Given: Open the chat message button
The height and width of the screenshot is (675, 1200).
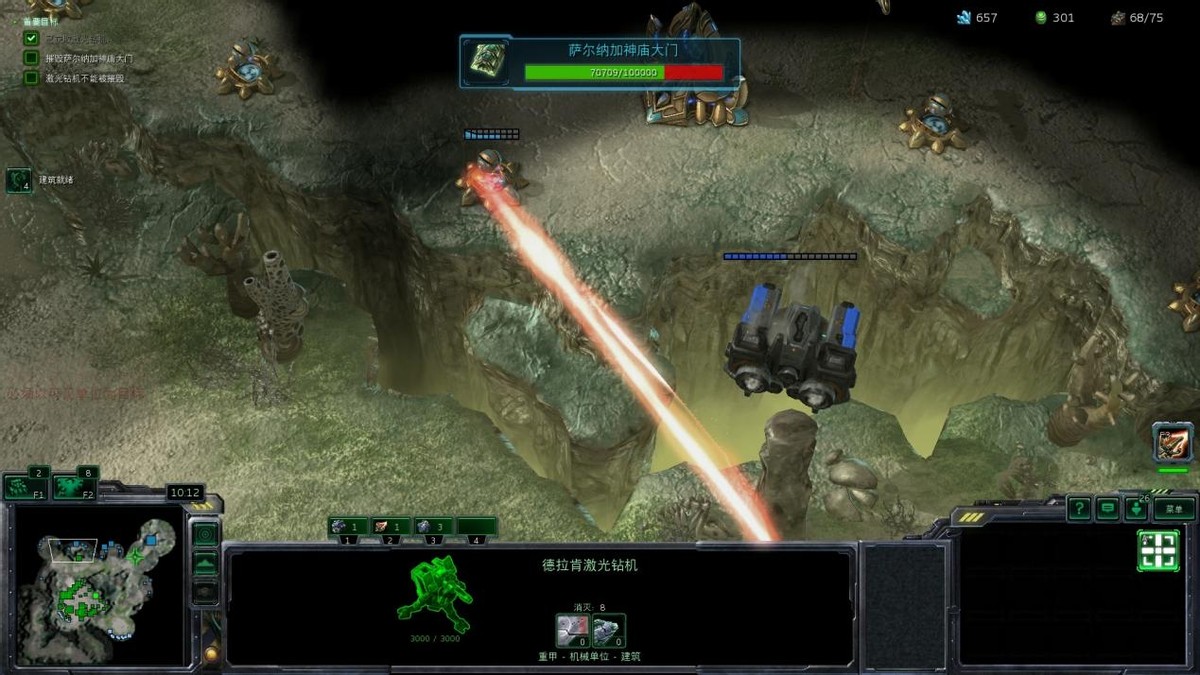Looking at the screenshot, I should pos(1107,509).
